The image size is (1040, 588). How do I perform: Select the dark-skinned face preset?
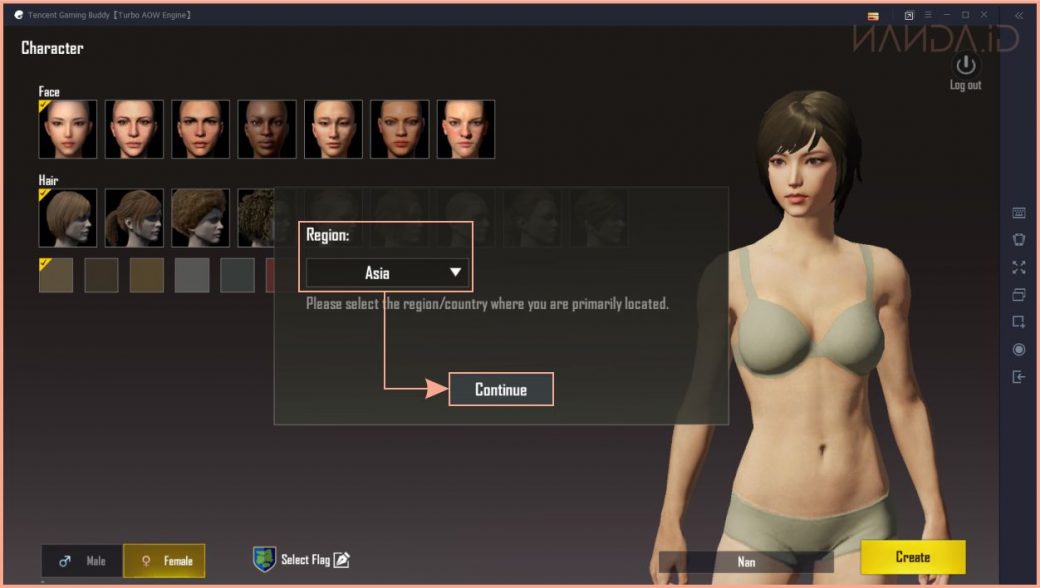(x=266, y=129)
